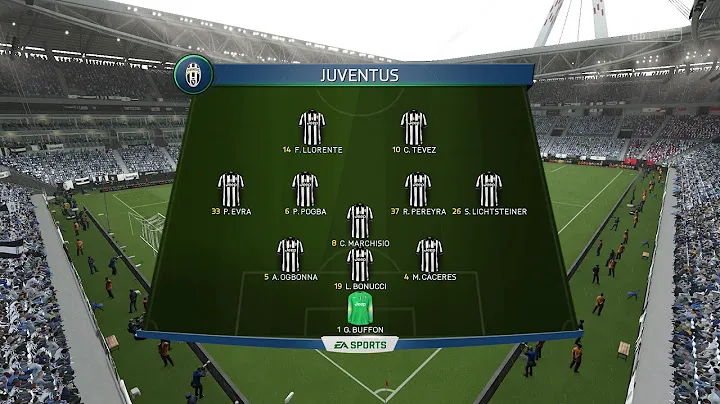Viewport: 720px width, 404px height.
Task: Select A. Ogbonna's defender jersey
Action: coord(290,254)
